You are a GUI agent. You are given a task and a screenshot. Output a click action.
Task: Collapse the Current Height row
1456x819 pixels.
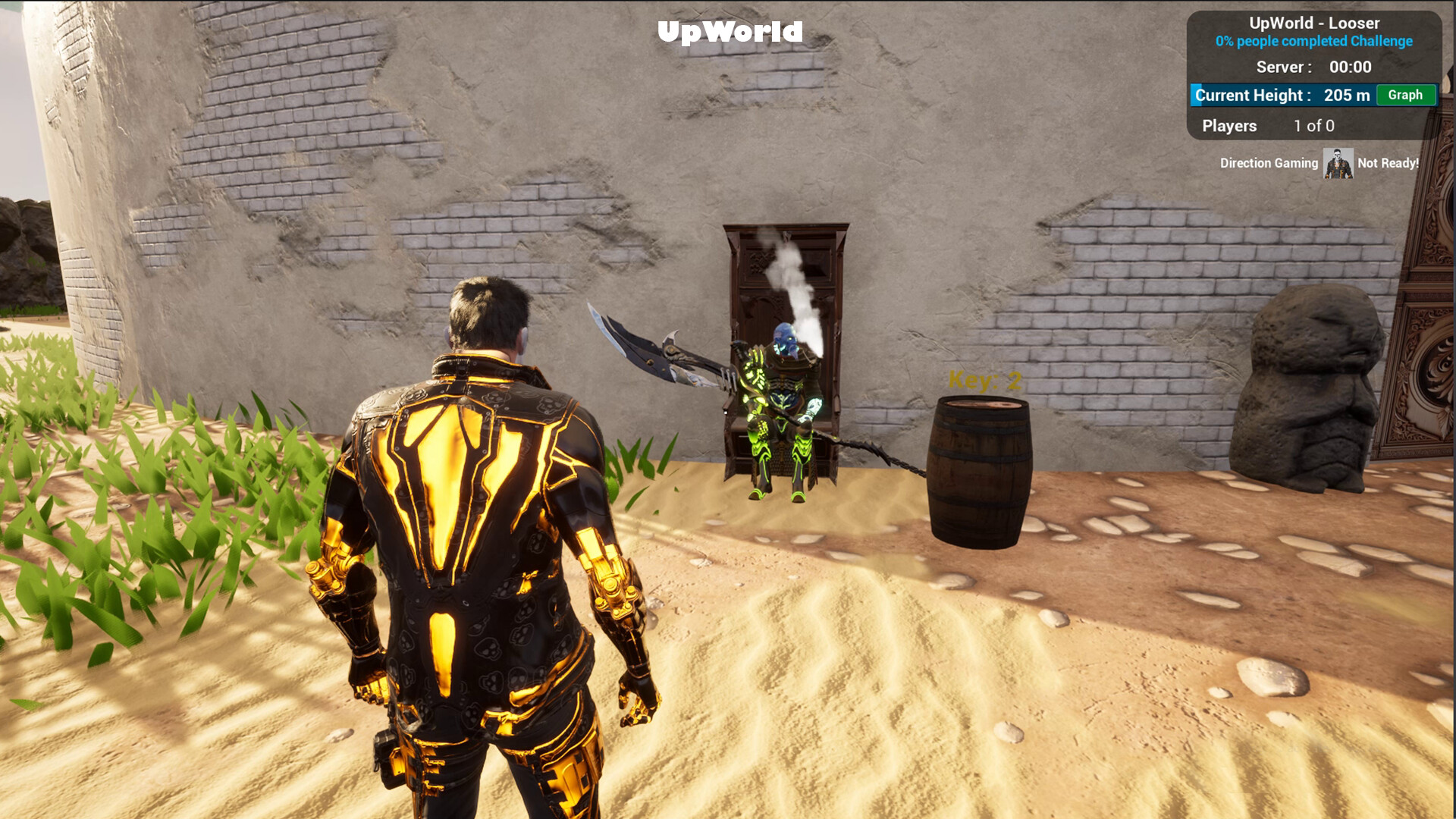(1282, 95)
